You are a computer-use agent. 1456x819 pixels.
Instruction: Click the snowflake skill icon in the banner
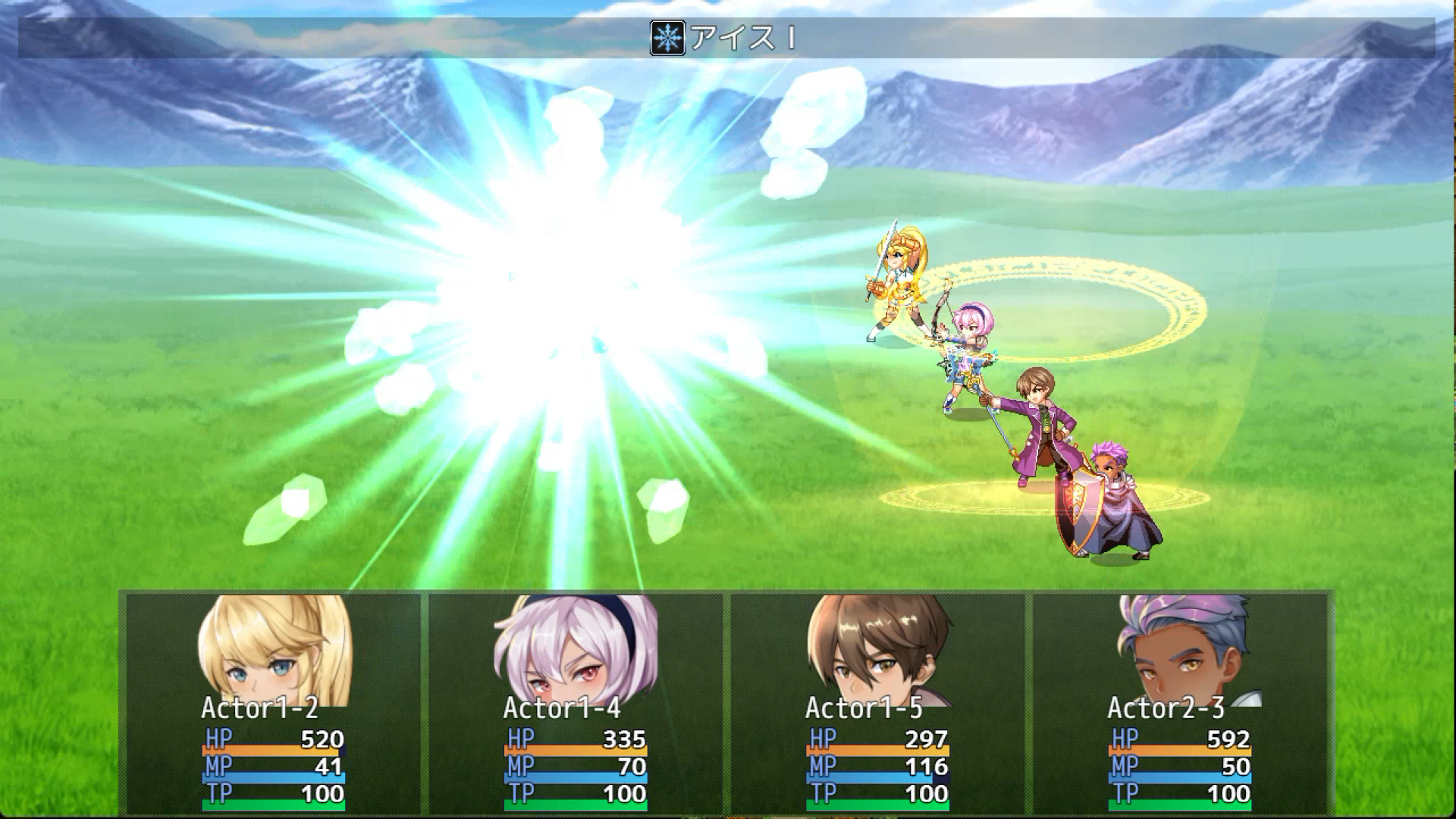667,38
